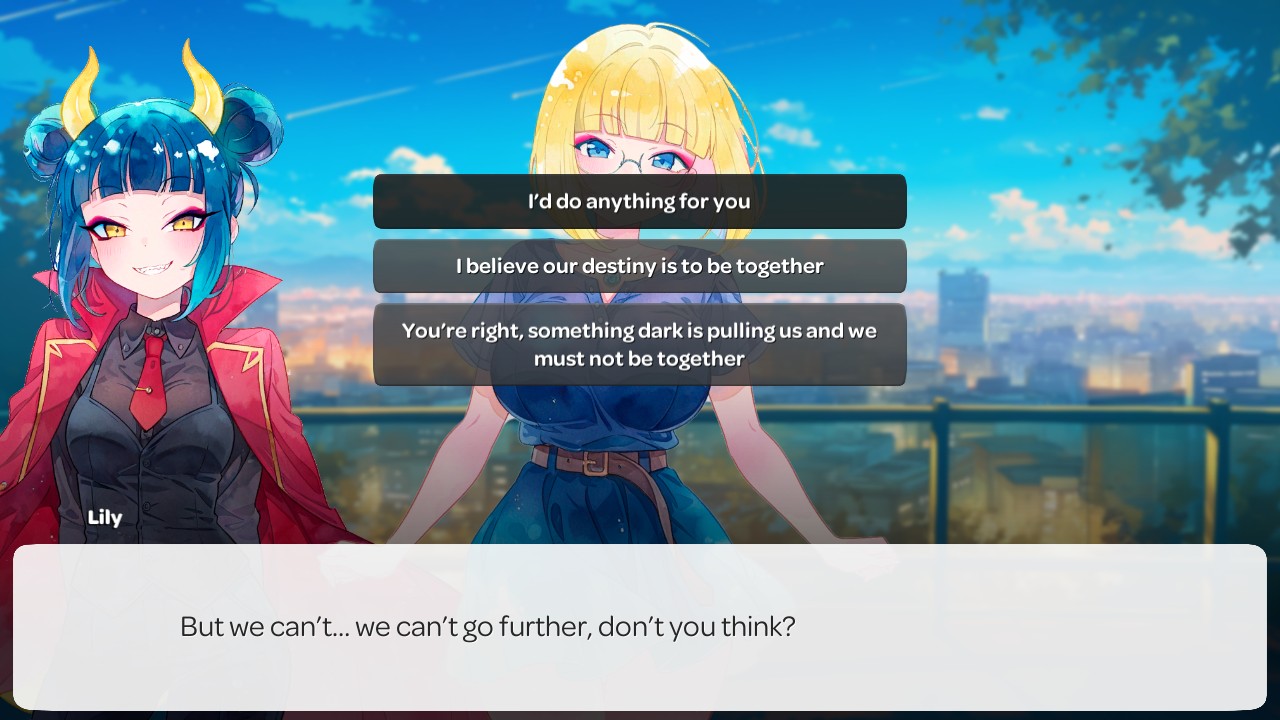
Task: Select "I believe our destiny is to be together"
Action: [639, 266]
